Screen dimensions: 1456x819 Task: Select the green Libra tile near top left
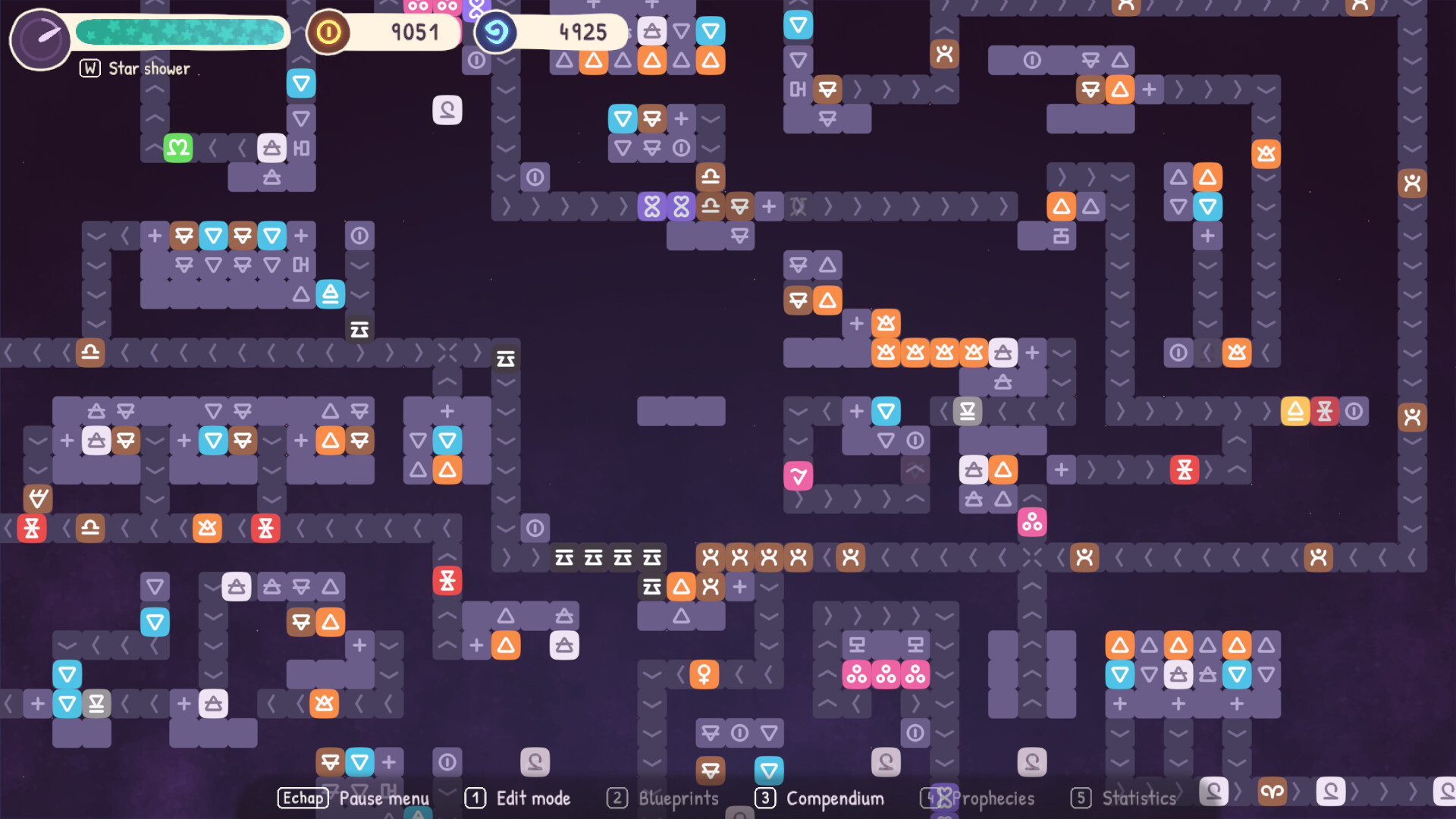177,148
